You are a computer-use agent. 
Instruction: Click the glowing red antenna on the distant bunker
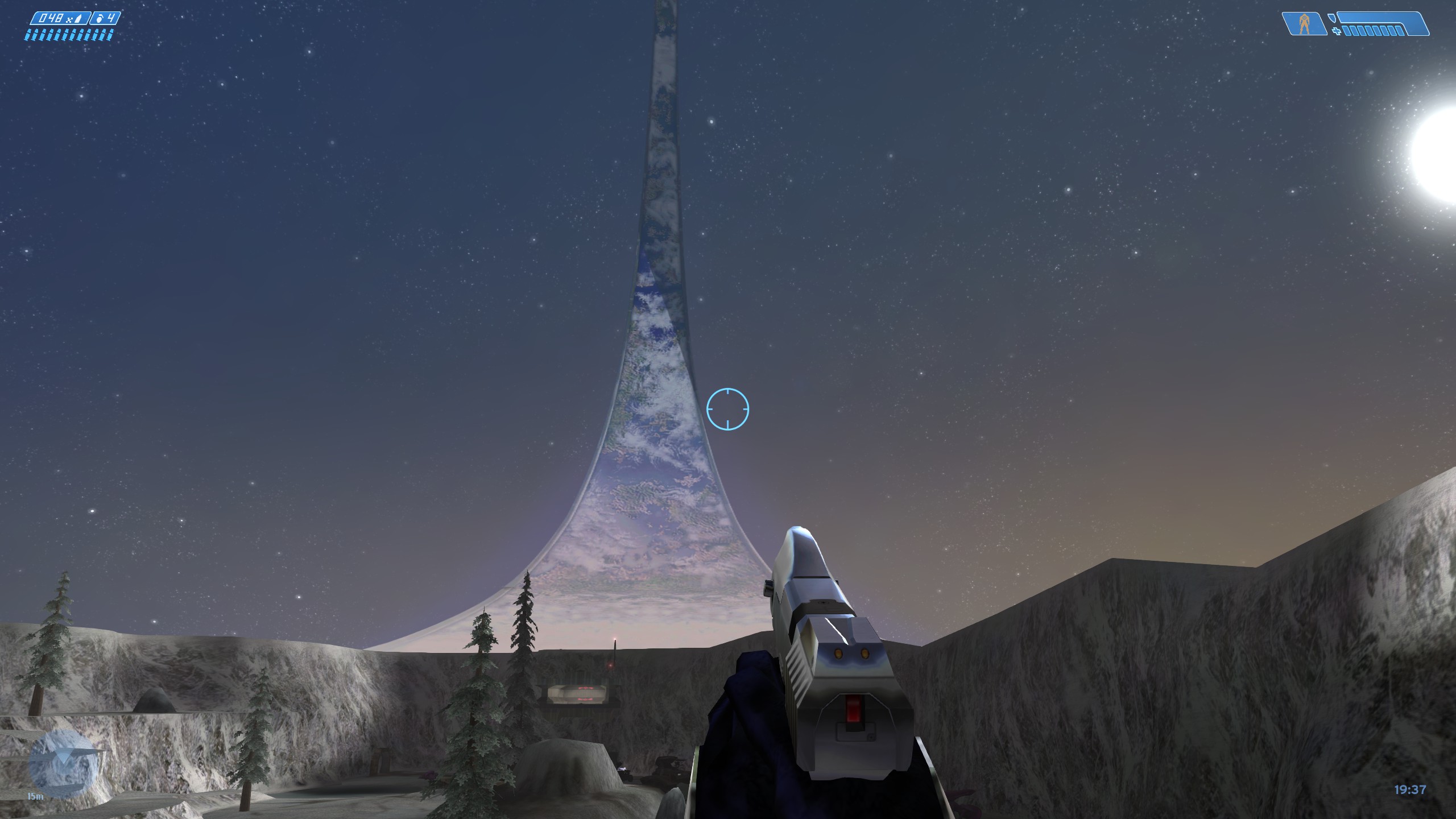pos(615,639)
